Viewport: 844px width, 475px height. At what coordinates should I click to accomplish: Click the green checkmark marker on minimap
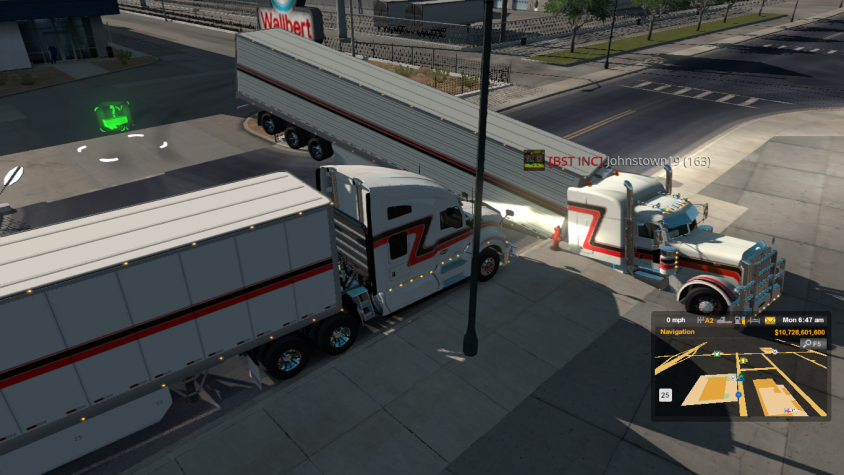(x=717, y=354)
